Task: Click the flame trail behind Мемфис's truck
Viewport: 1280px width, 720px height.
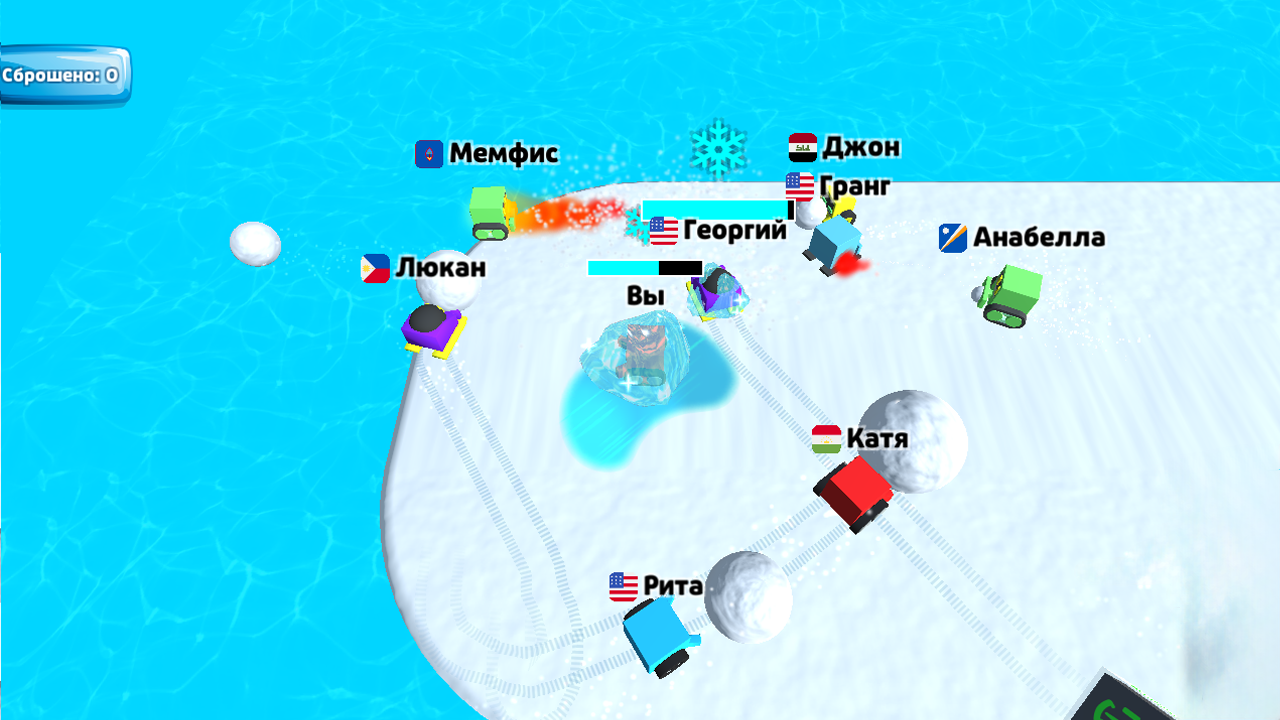Action: click(566, 217)
